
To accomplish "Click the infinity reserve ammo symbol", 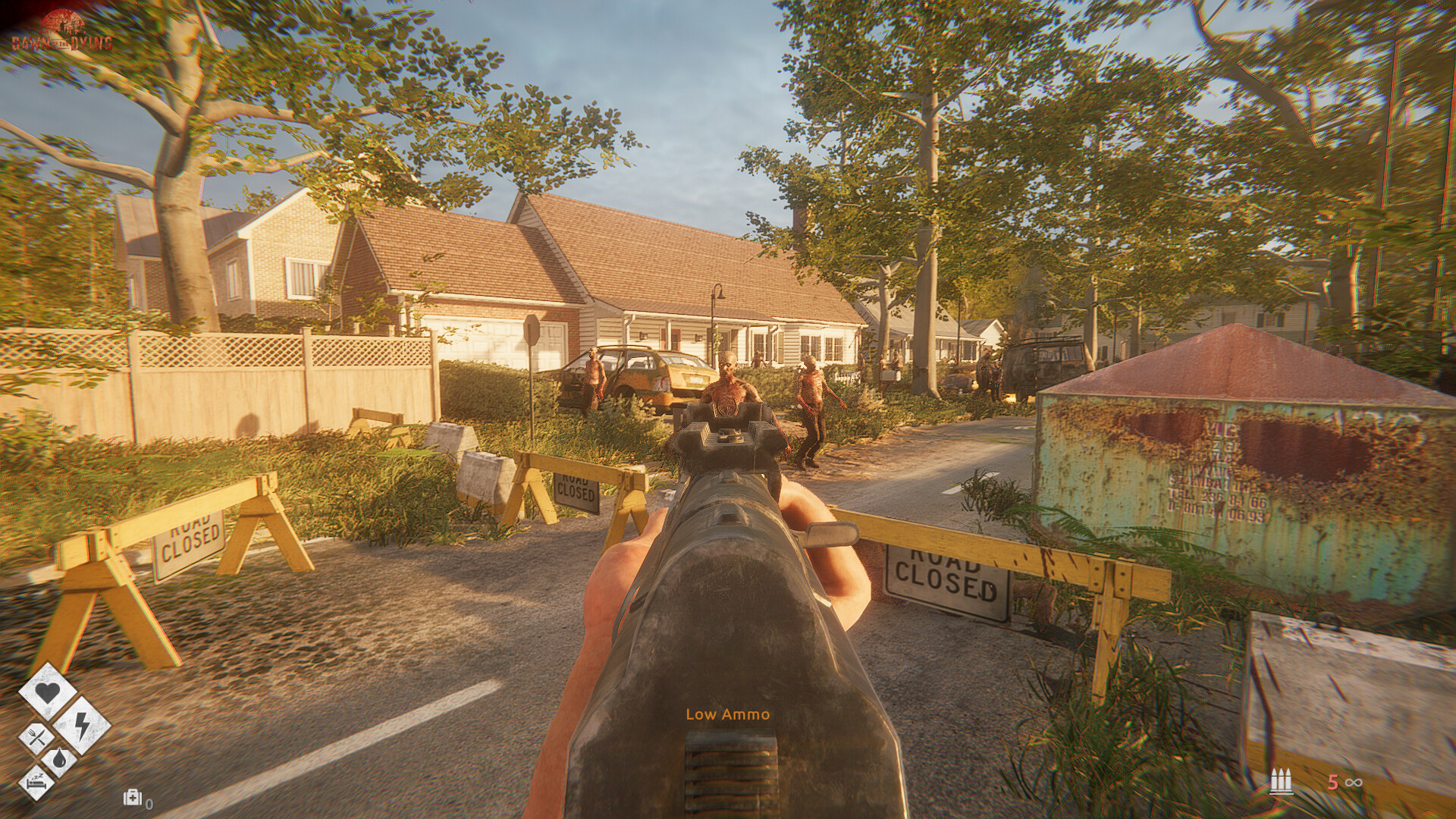I will pyautogui.click(x=1354, y=783).
